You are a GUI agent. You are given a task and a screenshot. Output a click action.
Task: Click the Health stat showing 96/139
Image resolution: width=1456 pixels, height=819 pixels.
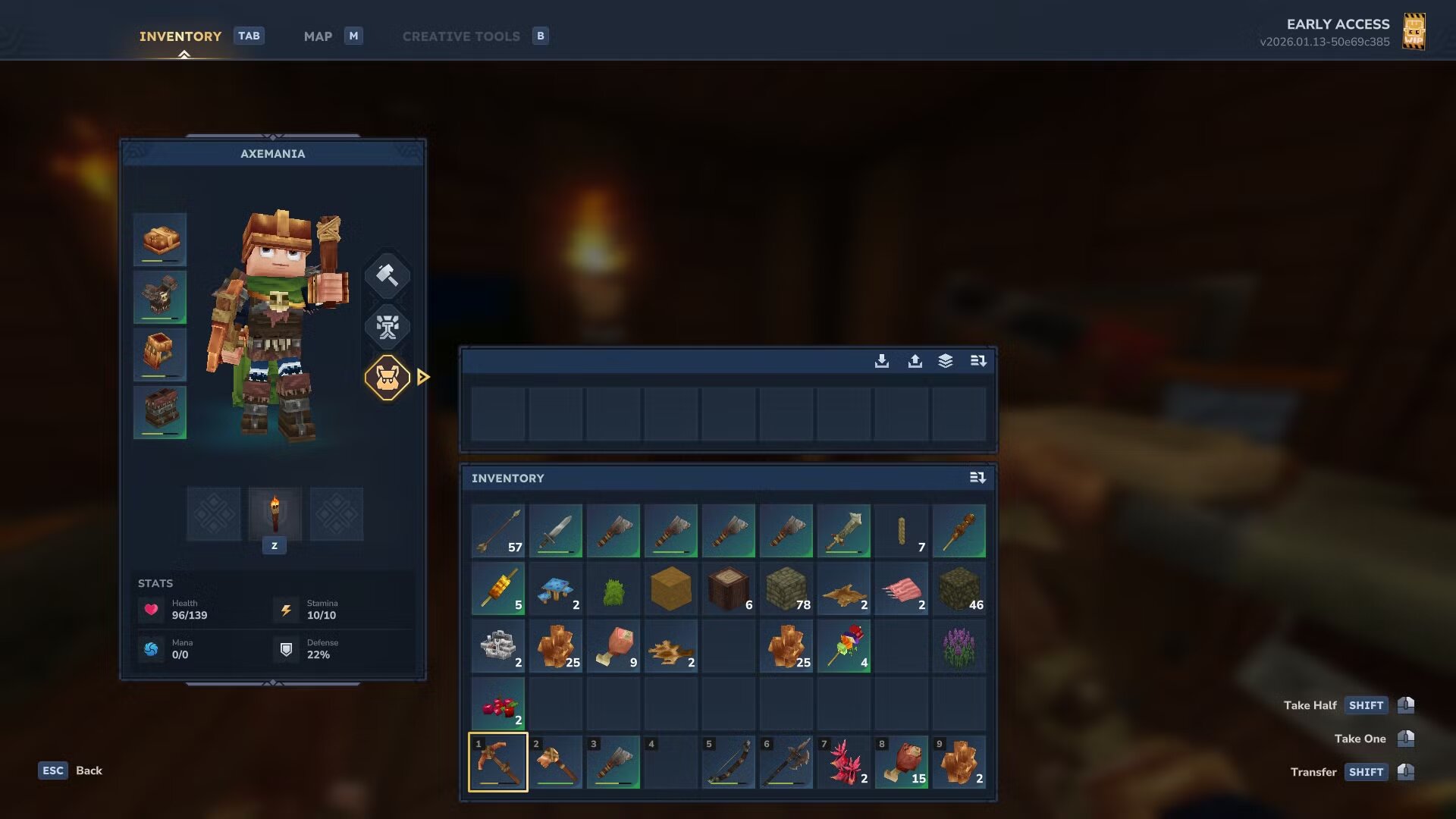[x=180, y=609]
